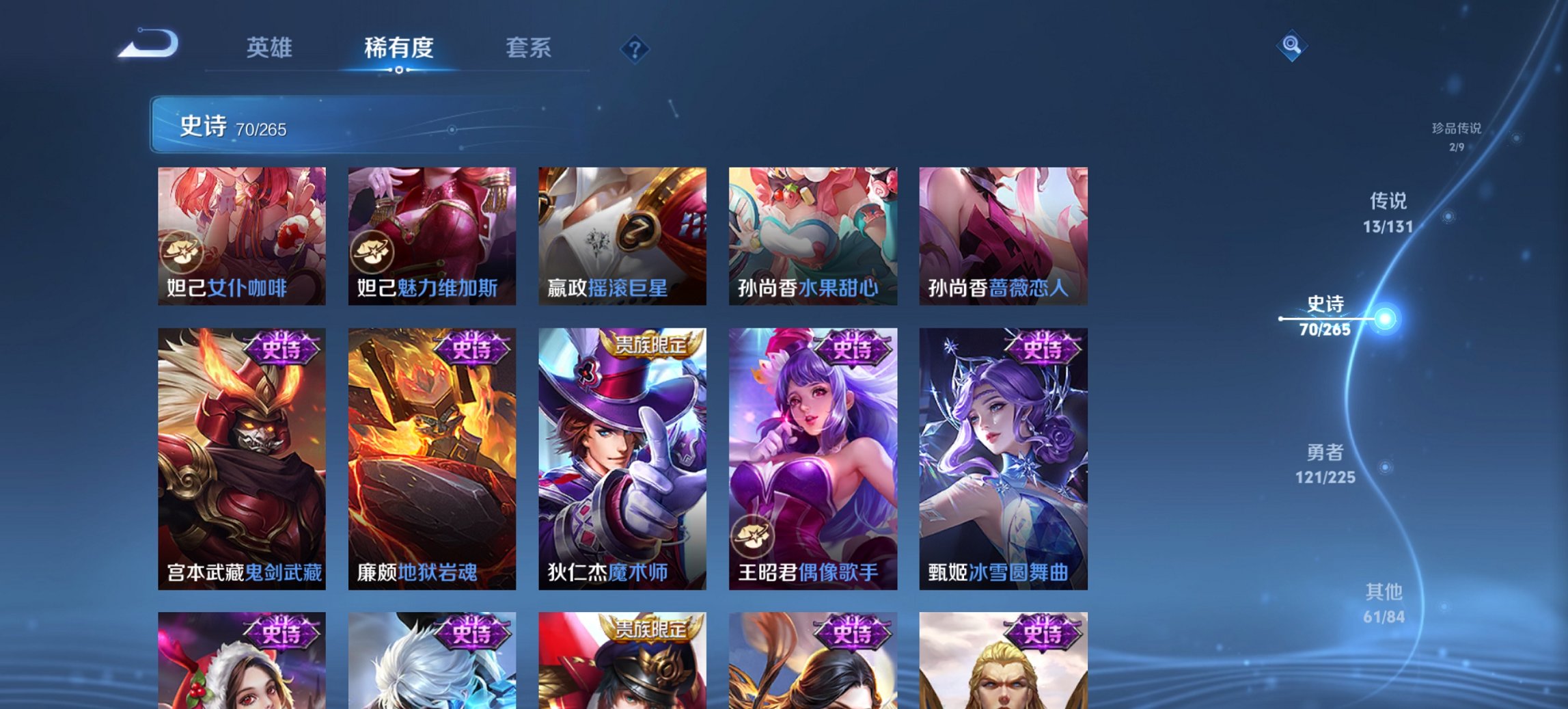Select the 稀有度 tab

[398, 48]
